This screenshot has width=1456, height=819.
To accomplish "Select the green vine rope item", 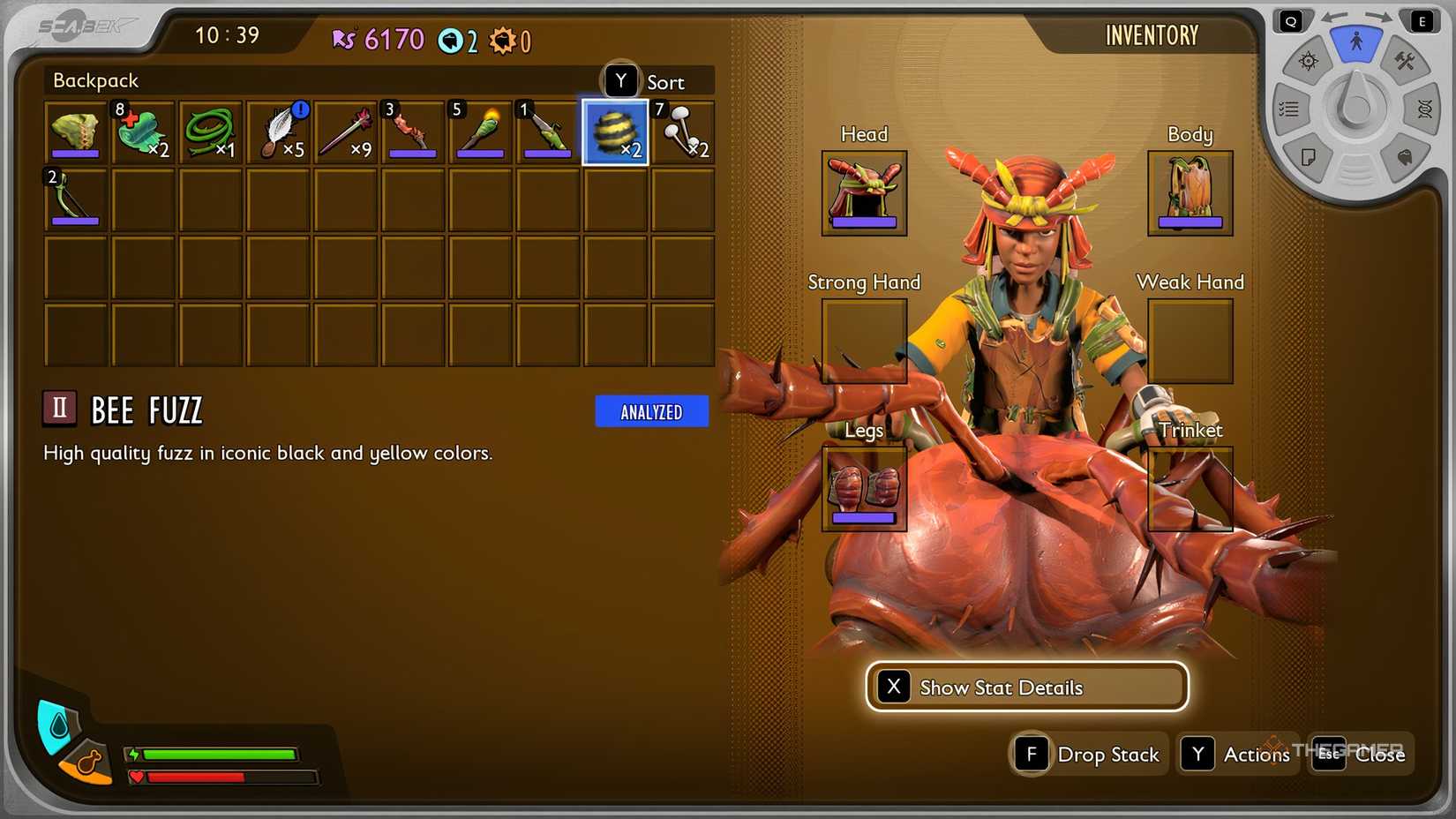I will [x=210, y=132].
